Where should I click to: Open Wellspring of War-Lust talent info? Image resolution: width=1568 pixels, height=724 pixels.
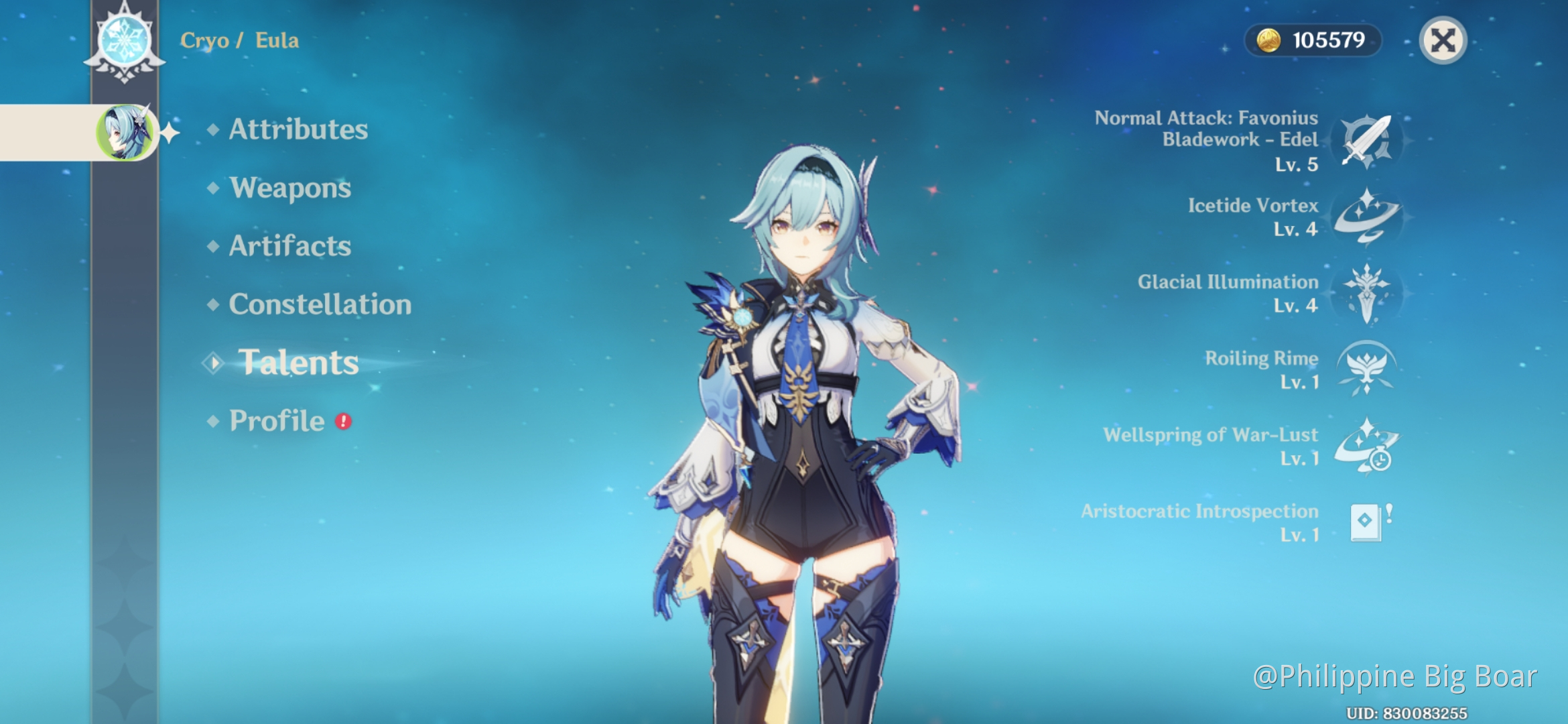pyautogui.click(x=1367, y=446)
